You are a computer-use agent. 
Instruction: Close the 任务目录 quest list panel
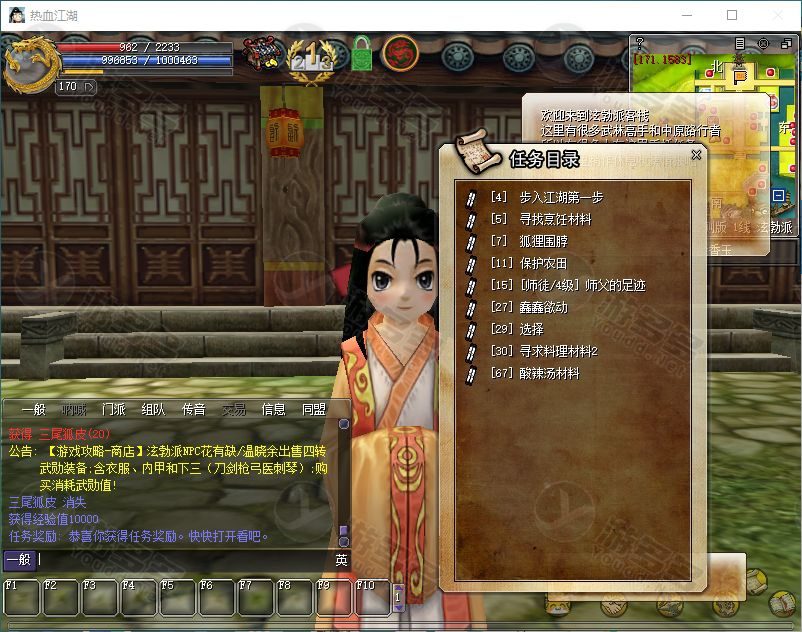tap(697, 154)
